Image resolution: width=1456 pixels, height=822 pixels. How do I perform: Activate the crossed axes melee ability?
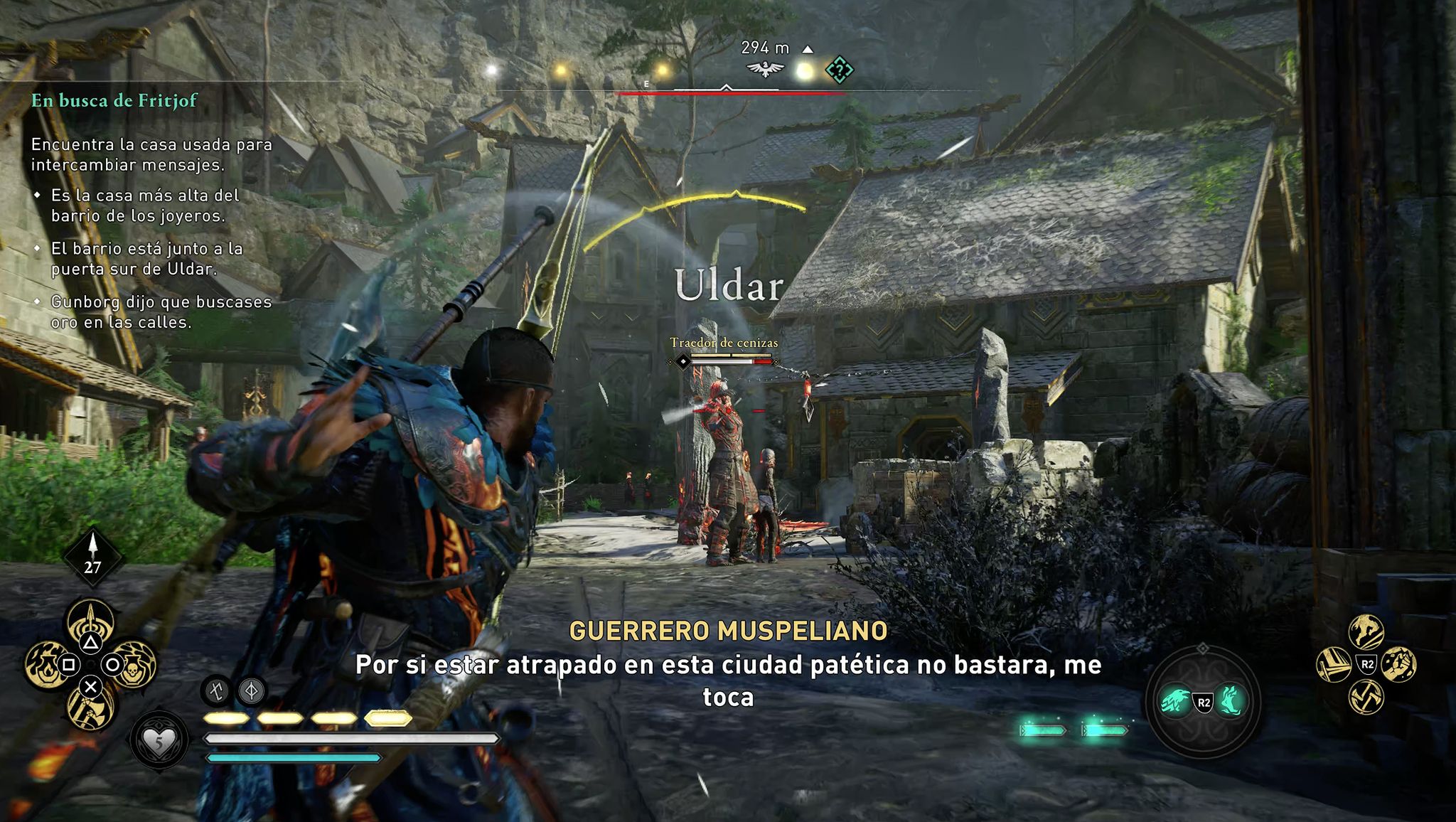click(1366, 697)
